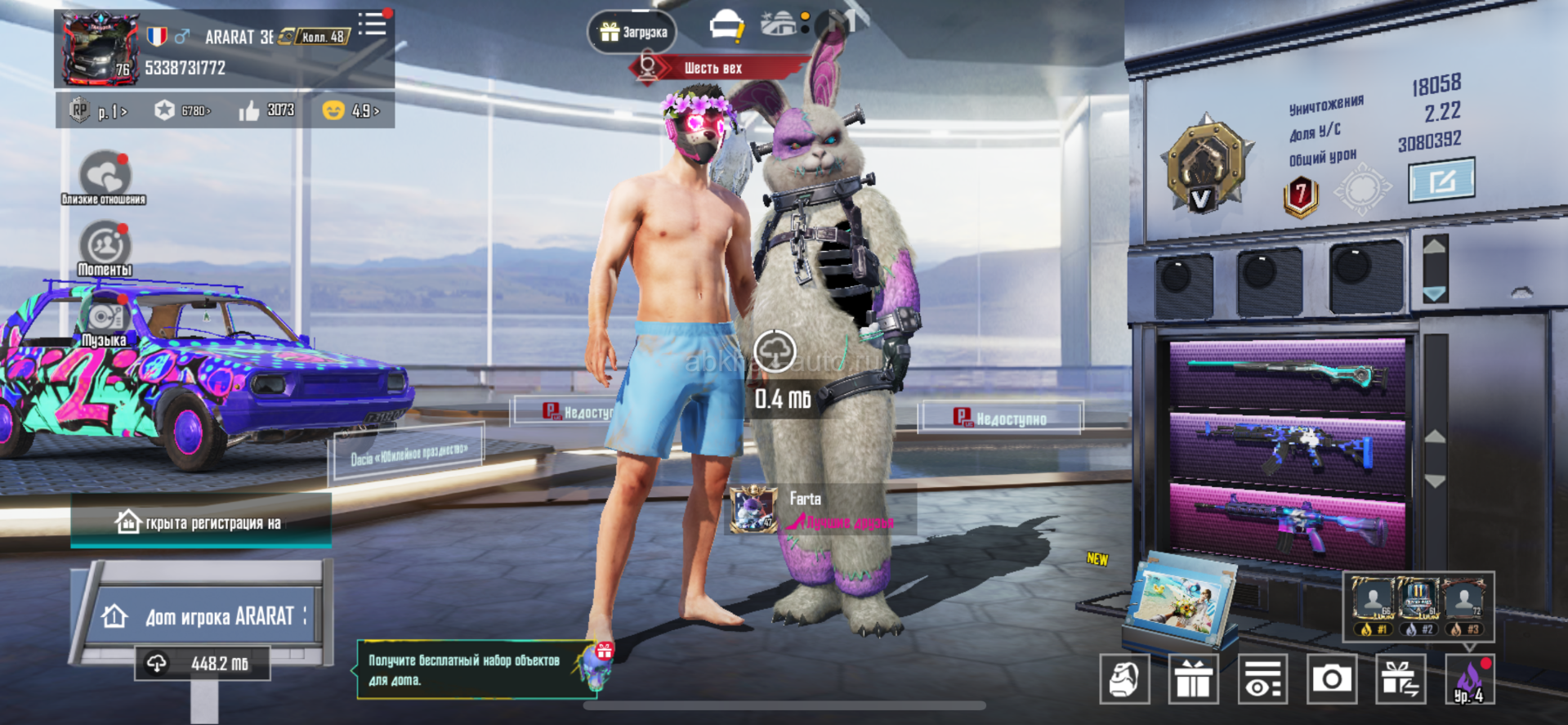
Task: Enter Дом игрока ARARAT home
Action: pyautogui.click(x=204, y=615)
